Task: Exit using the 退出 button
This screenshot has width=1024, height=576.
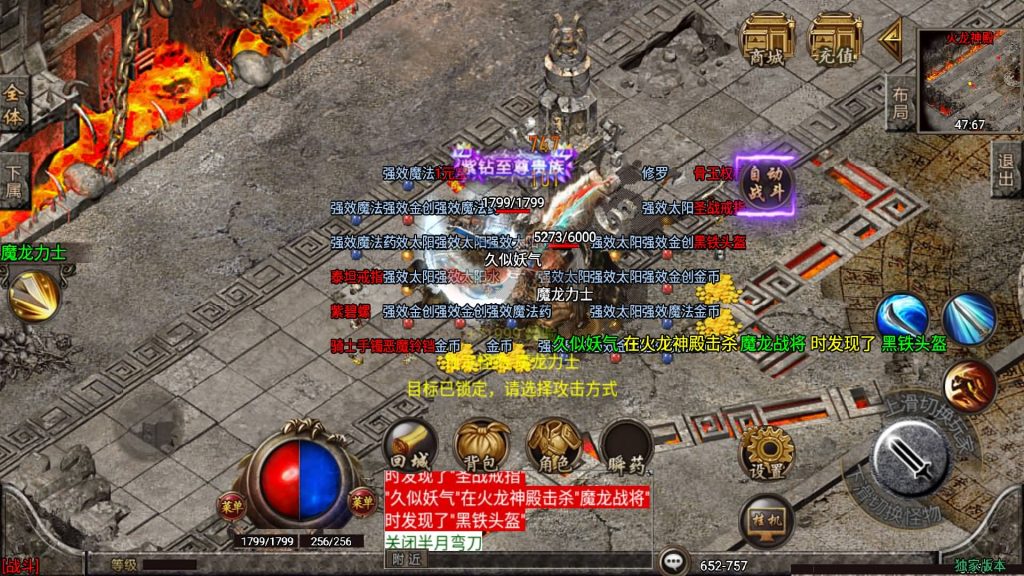Action: (x=1007, y=168)
